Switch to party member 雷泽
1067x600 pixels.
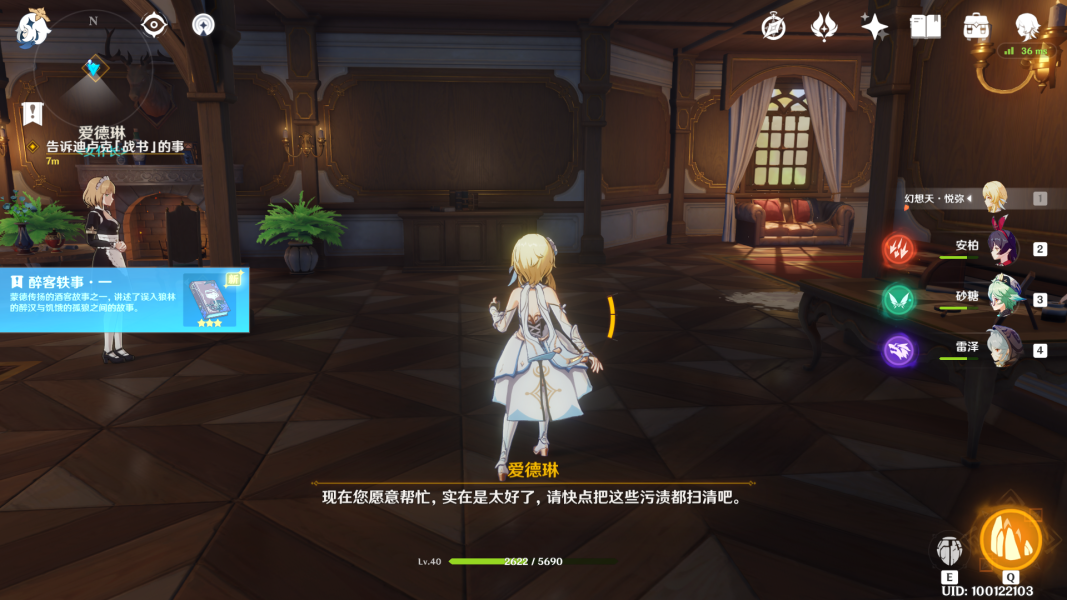(x=1001, y=349)
